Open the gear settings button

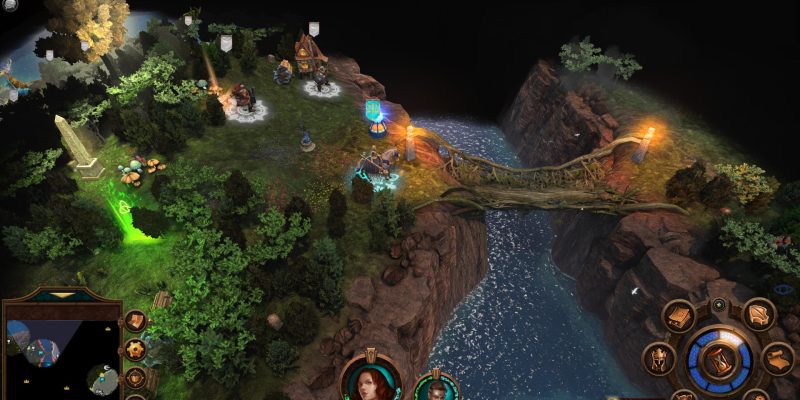135,350
